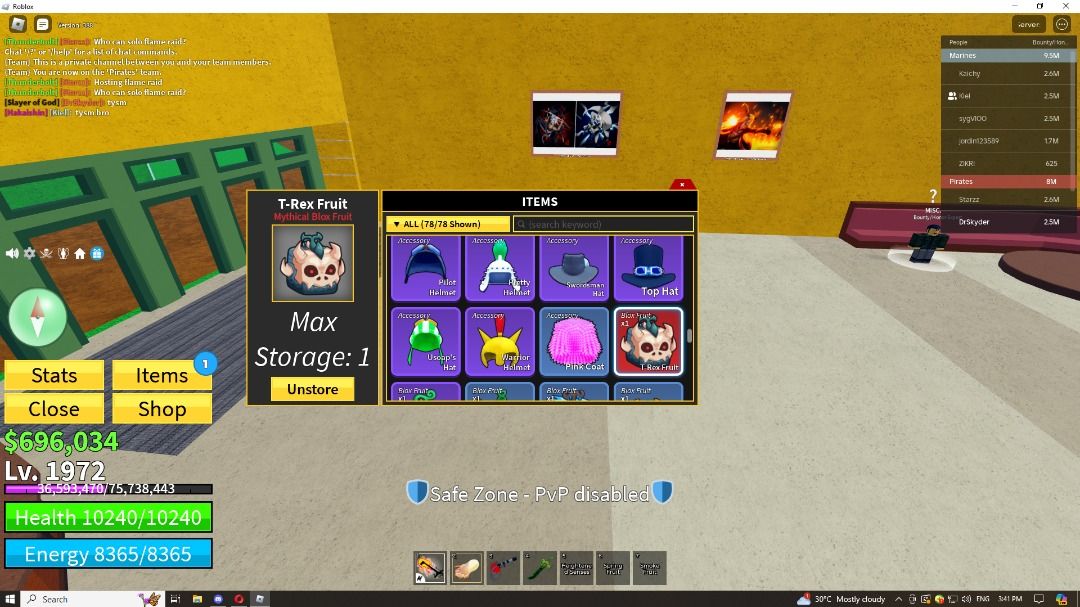Viewport: 1080px width, 607px height.
Task: Toggle the Items menu button
Action: [x=162, y=375]
